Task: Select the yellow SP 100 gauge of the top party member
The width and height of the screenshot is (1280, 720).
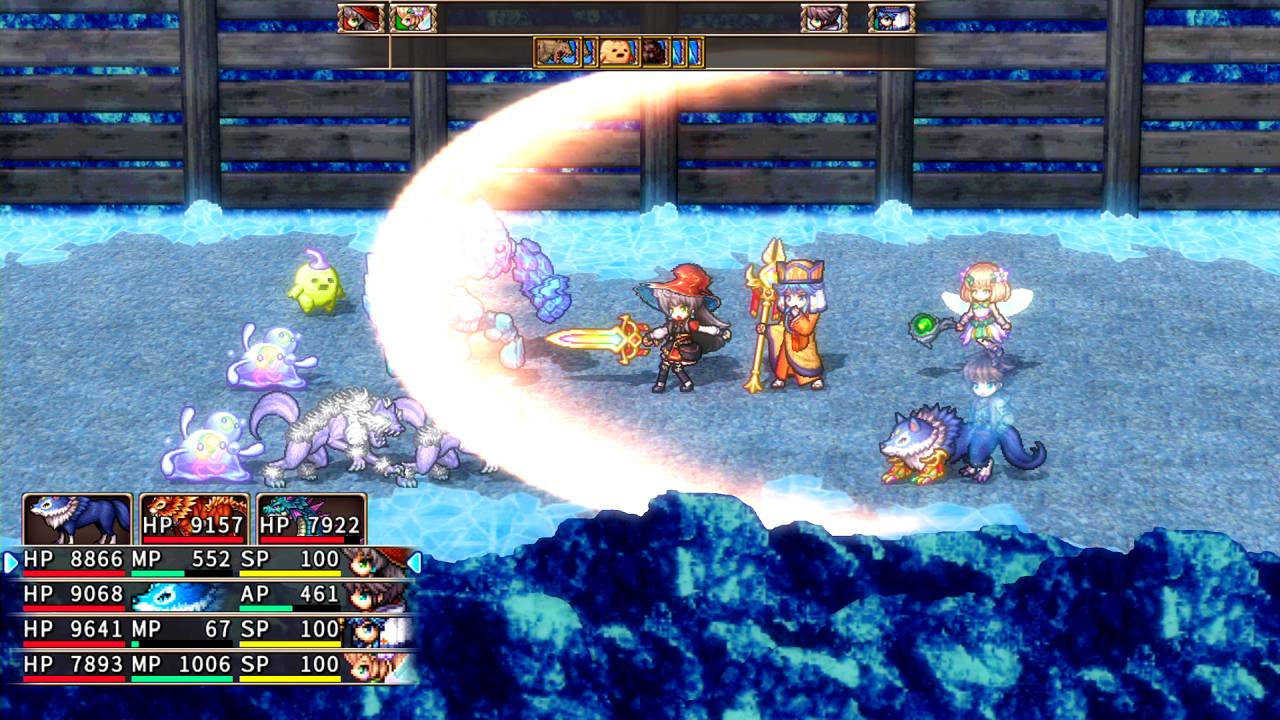Action: pyautogui.click(x=290, y=572)
